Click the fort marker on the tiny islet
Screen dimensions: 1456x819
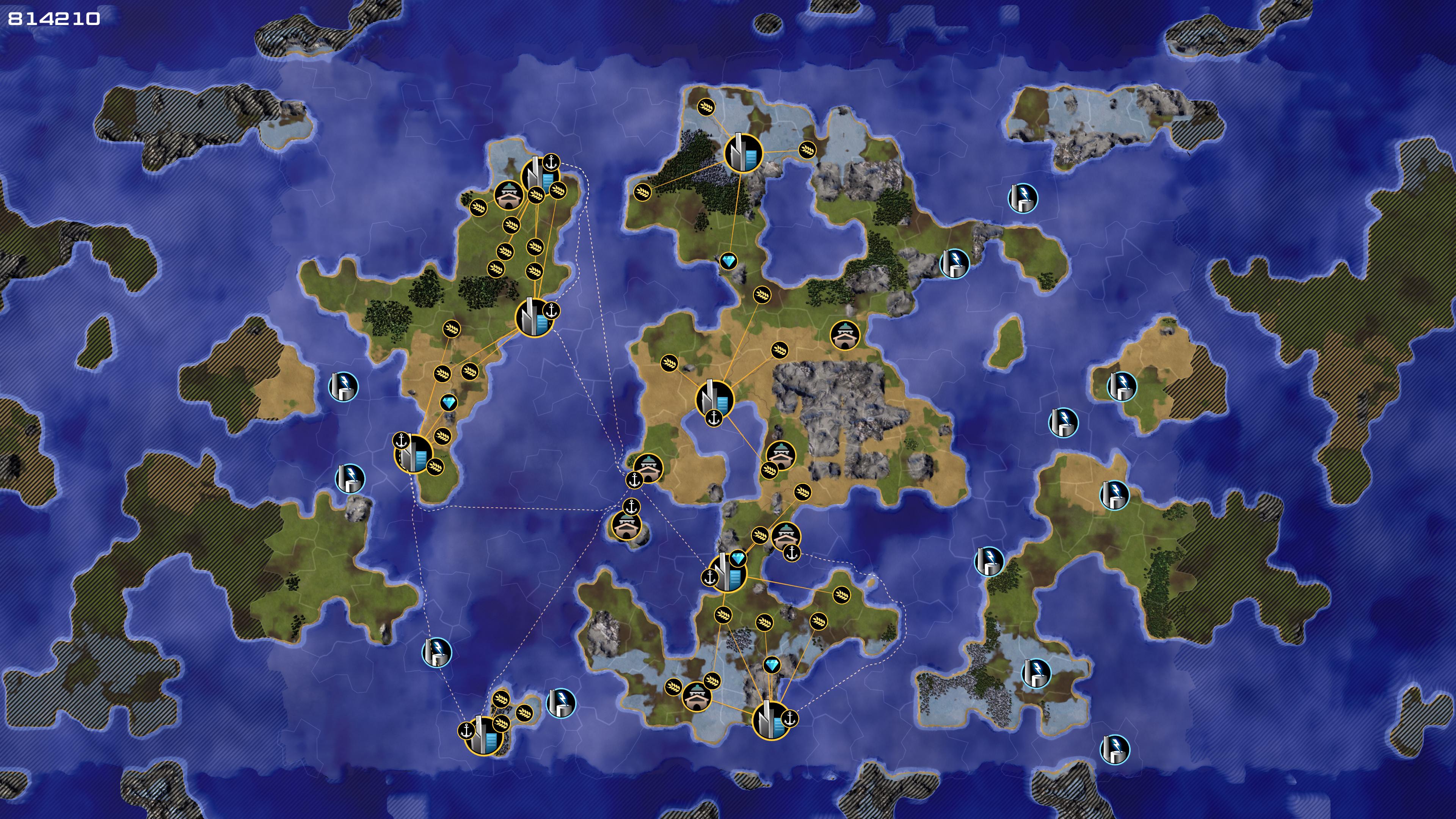(x=626, y=526)
